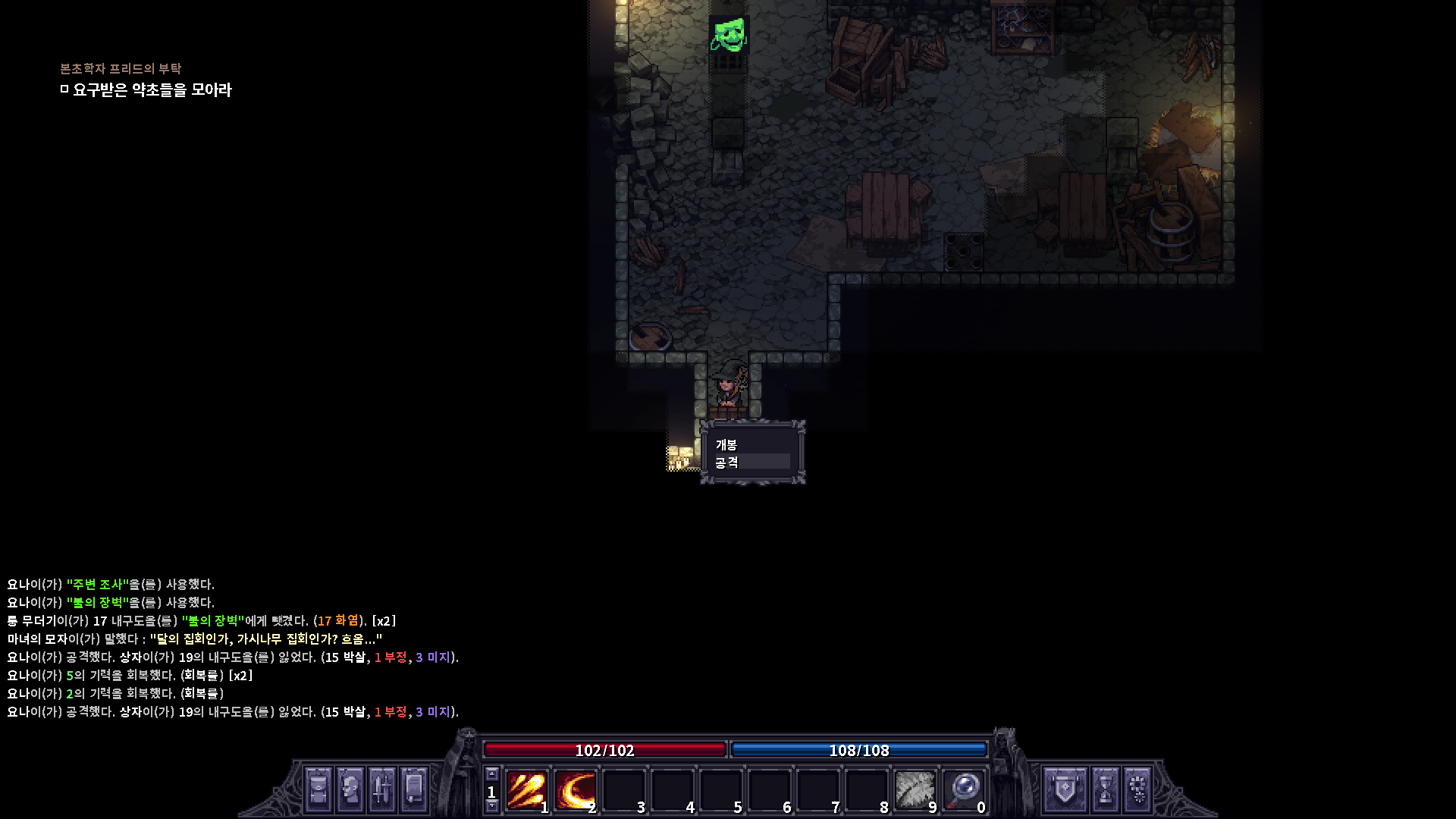The width and height of the screenshot is (1456, 819).
Task: Select 공격 from the context menu
Action: [x=726, y=462]
